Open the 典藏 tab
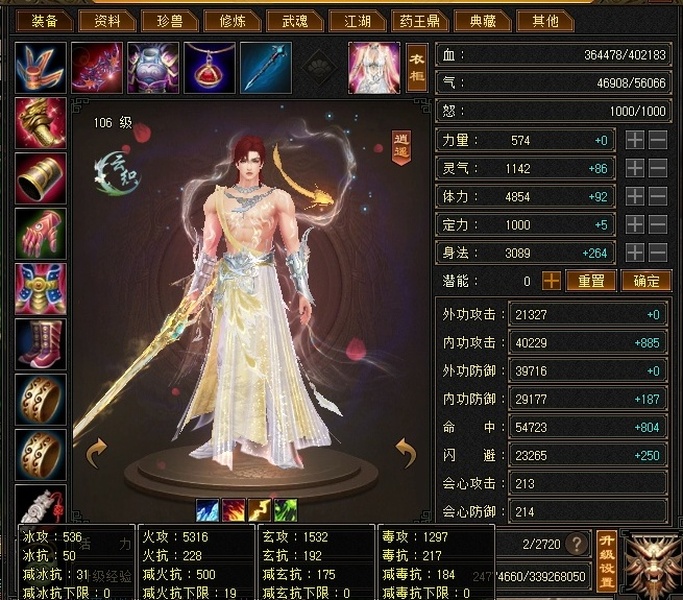Image resolution: width=683 pixels, height=600 pixels. [482, 21]
